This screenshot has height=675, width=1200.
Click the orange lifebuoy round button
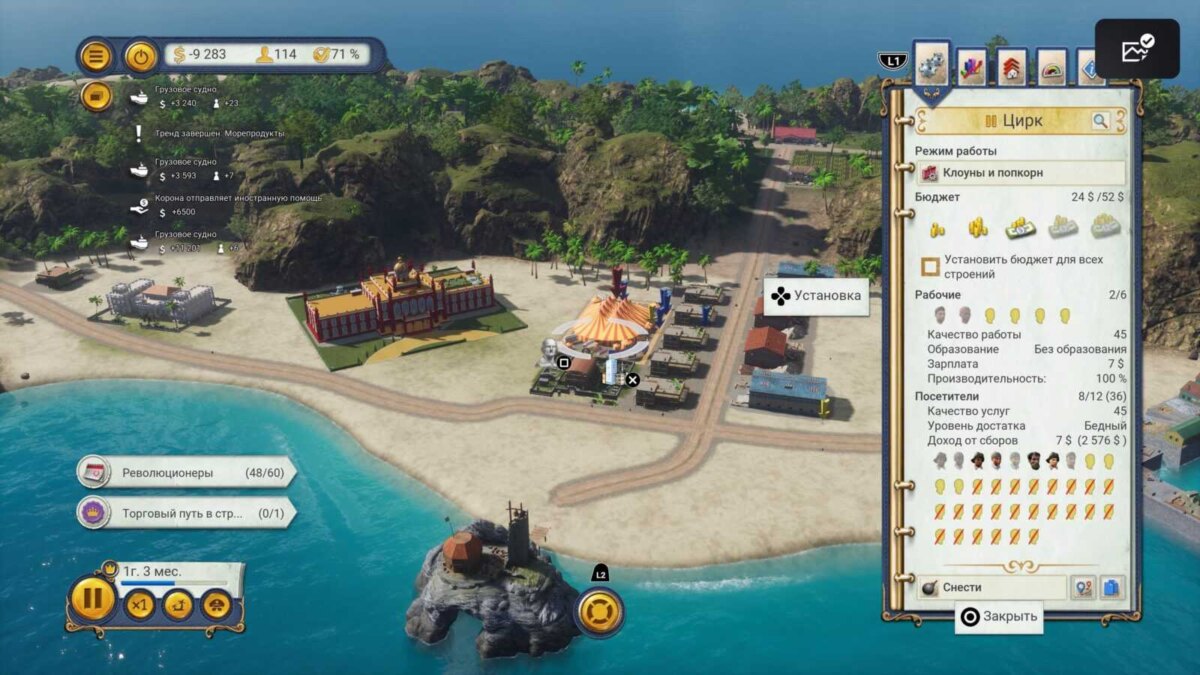599,611
